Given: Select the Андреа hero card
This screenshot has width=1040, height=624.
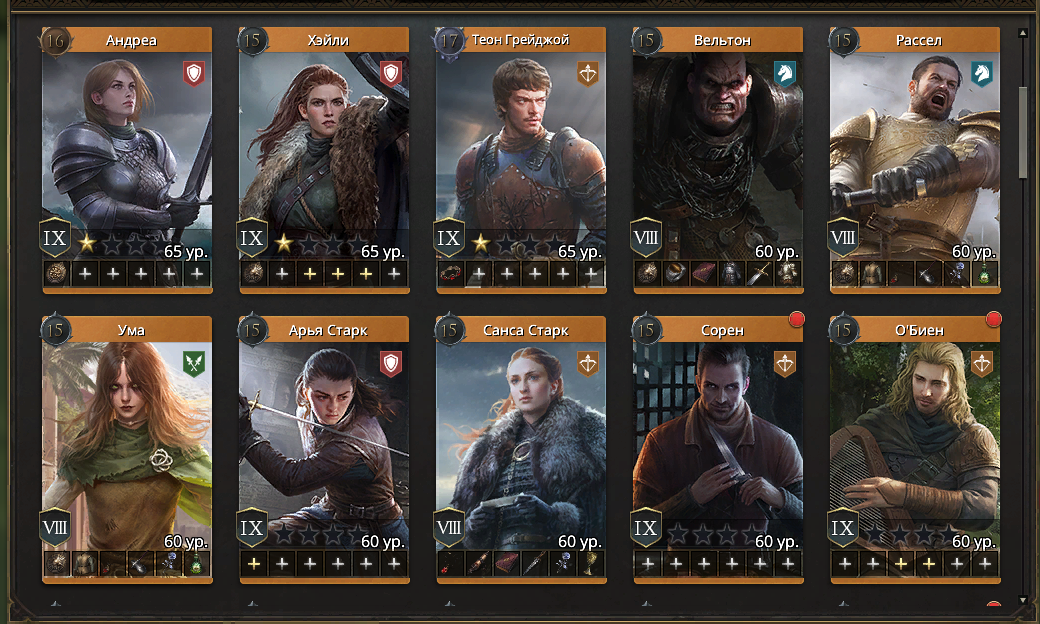Looking at the screenshot, I should click(x=127, y=150).
